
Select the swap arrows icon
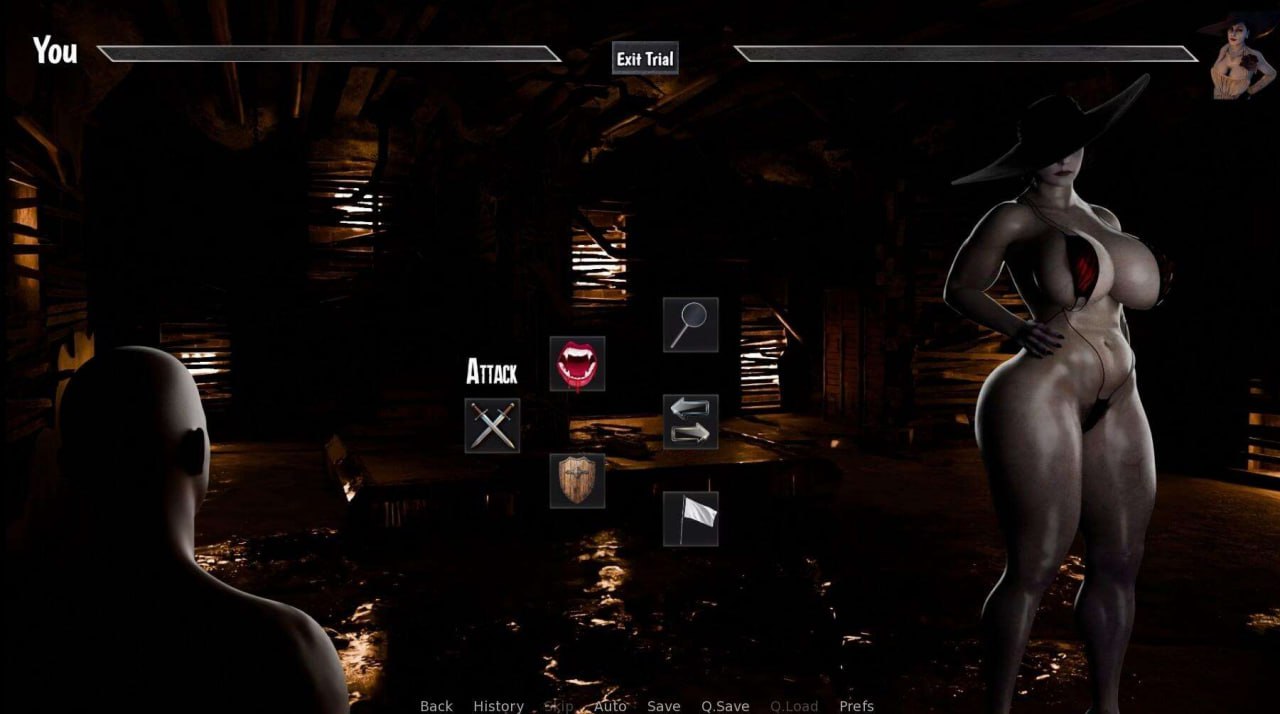pos(690,422)
